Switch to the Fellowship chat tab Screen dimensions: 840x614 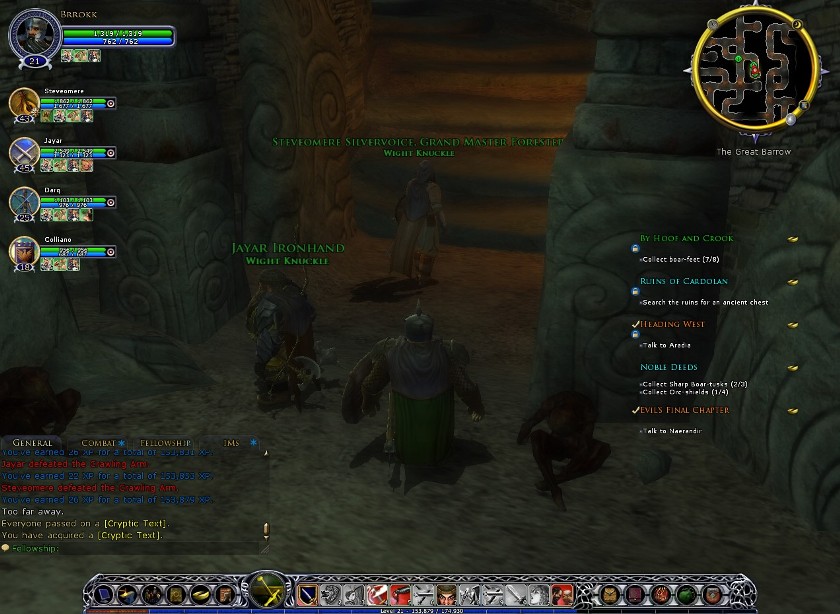tap(165, 443)
